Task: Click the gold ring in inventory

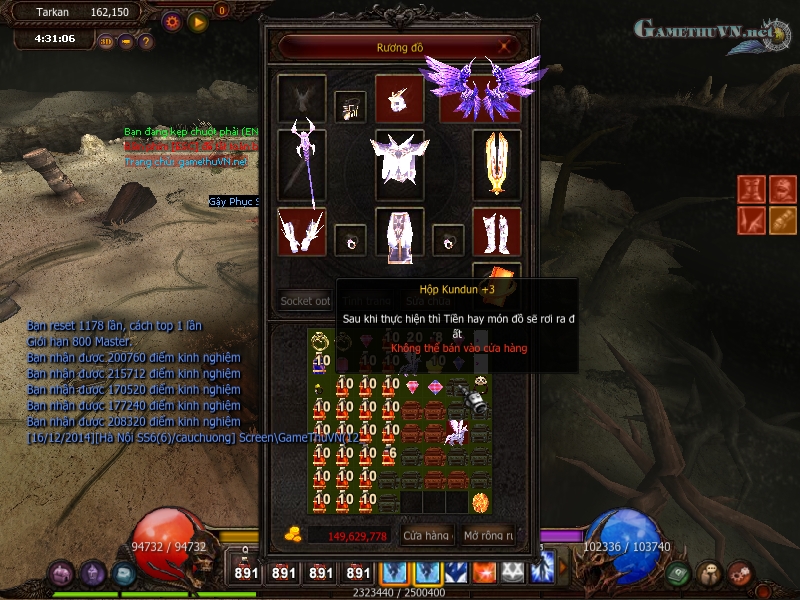Action: point(321,340)
